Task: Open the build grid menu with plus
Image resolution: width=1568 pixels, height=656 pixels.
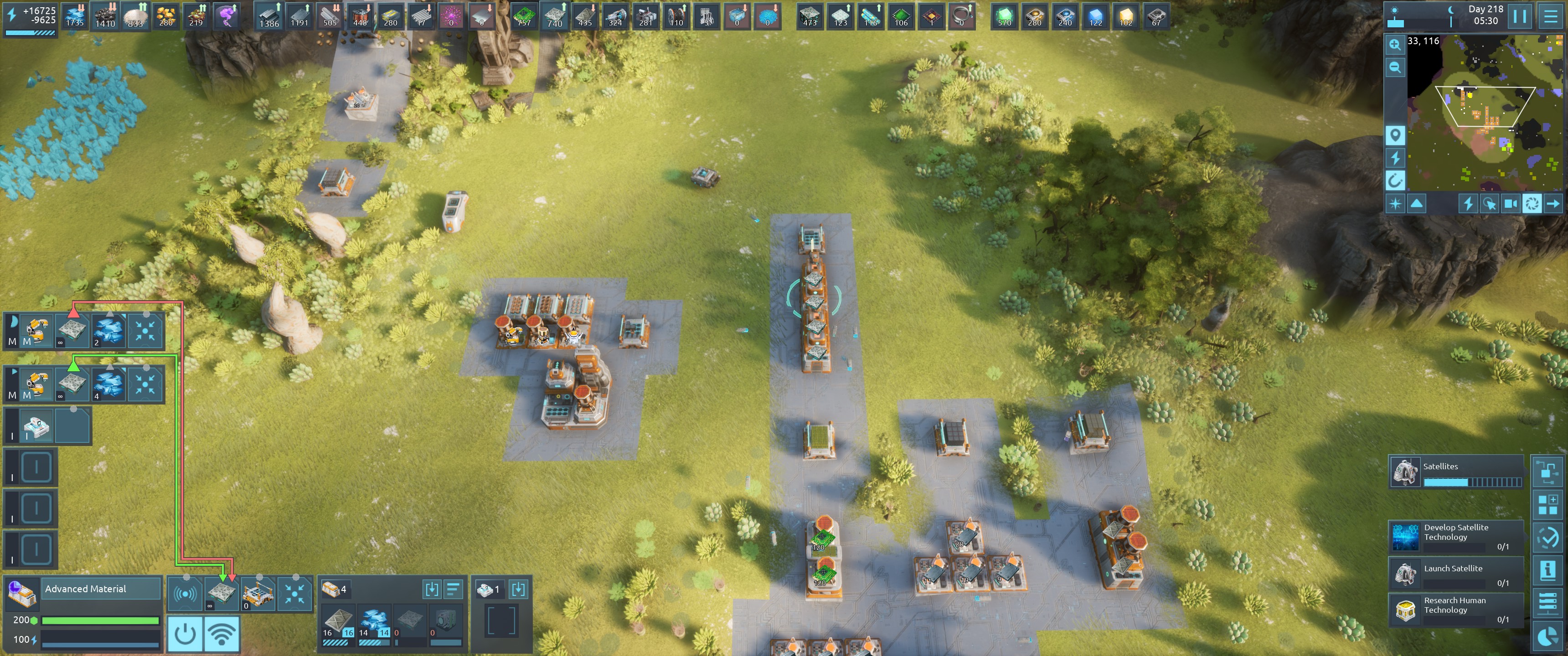Action: pos(1547,504)
